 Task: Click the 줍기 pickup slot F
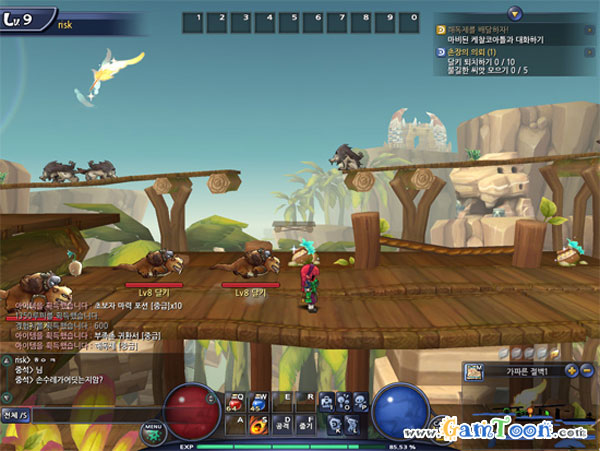tap(305, 424)
